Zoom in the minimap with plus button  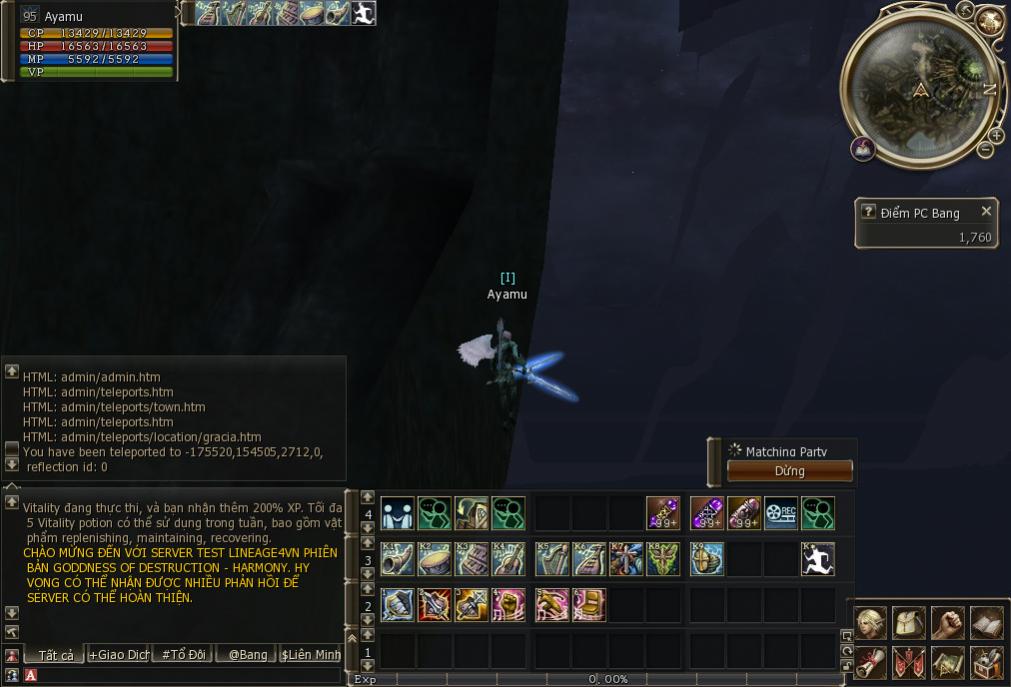[996, 135]
